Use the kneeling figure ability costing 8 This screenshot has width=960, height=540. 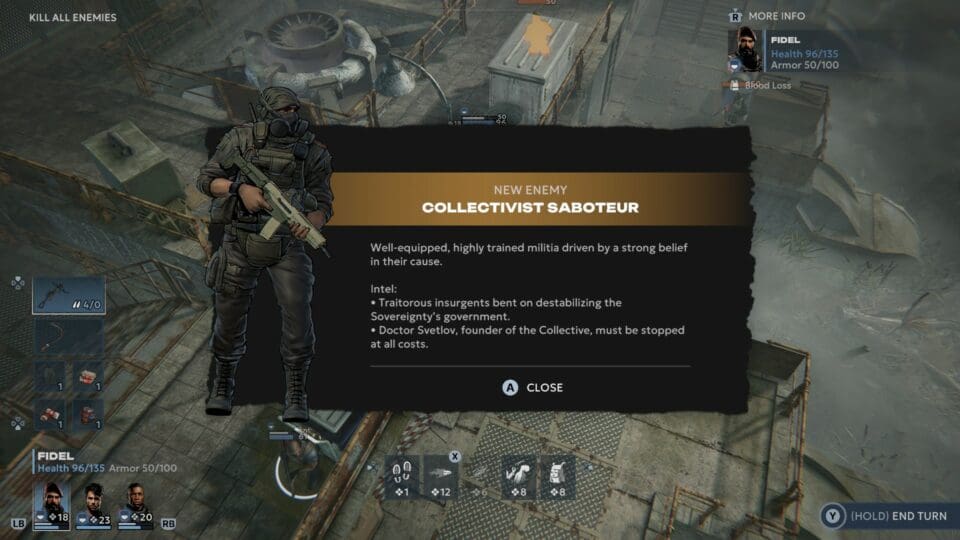pos(520,478)
